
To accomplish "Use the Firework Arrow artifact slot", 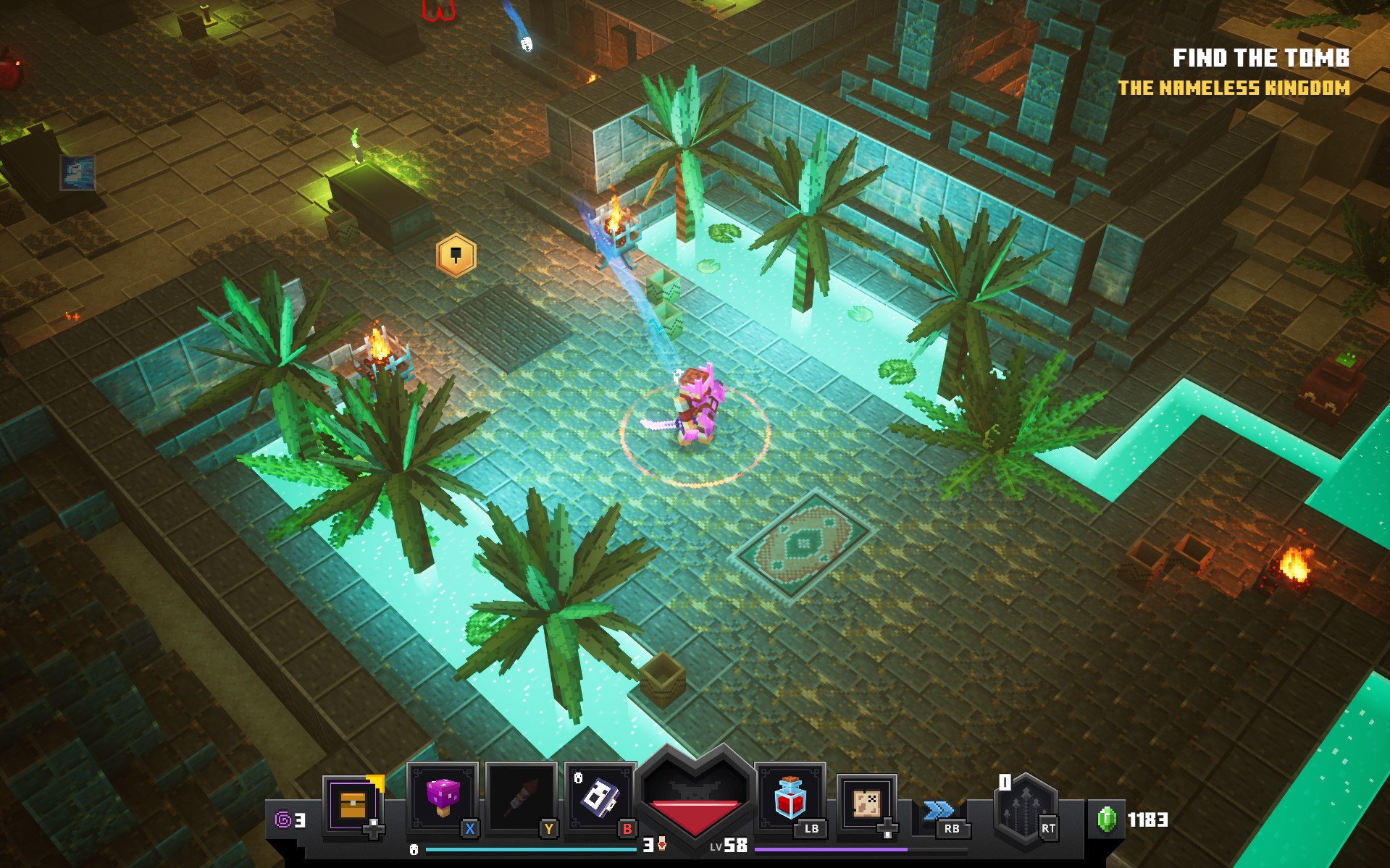I will click(x=521, y=796).
